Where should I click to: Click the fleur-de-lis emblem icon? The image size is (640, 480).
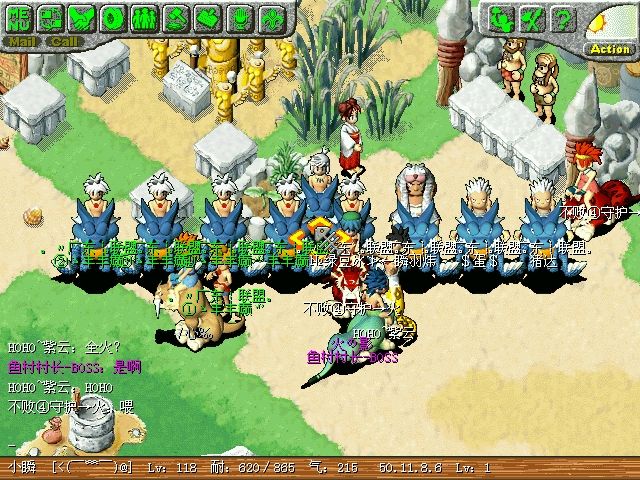click(270, 17)
